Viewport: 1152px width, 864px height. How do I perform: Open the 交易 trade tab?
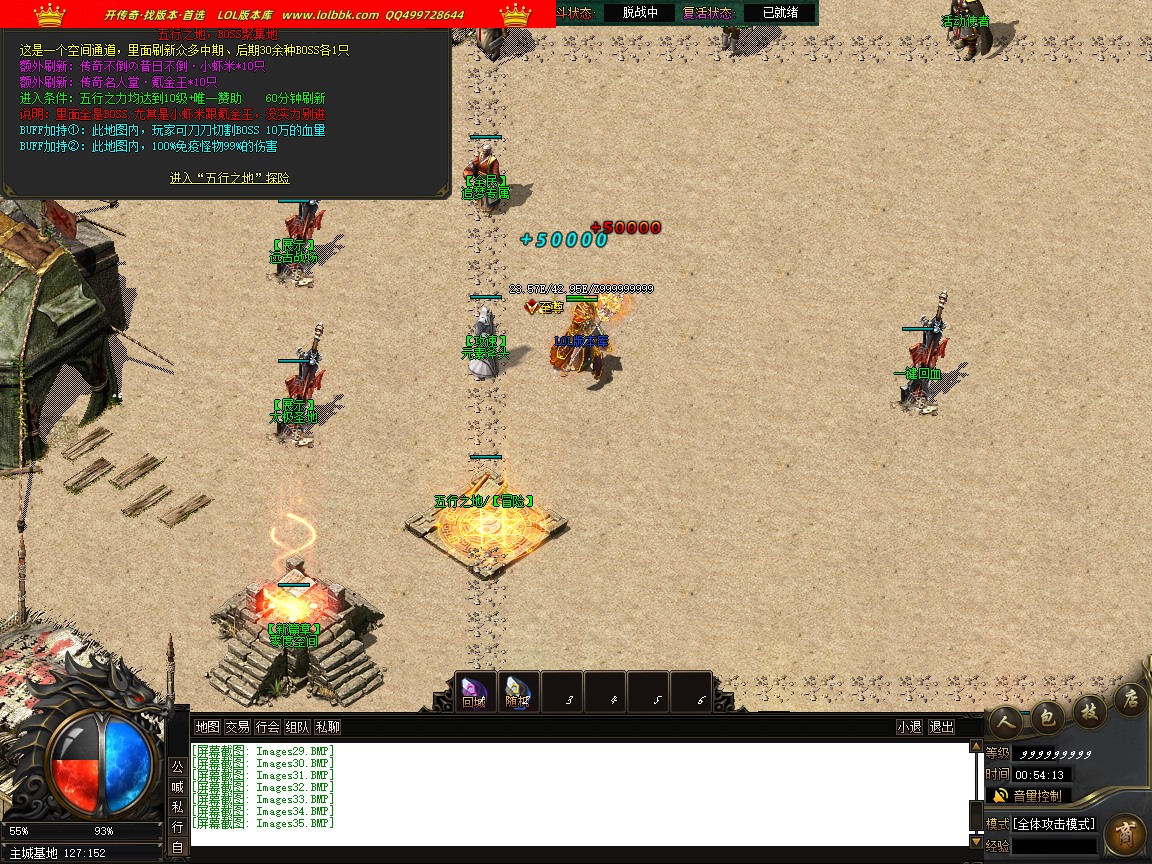(x=237, y=727)
